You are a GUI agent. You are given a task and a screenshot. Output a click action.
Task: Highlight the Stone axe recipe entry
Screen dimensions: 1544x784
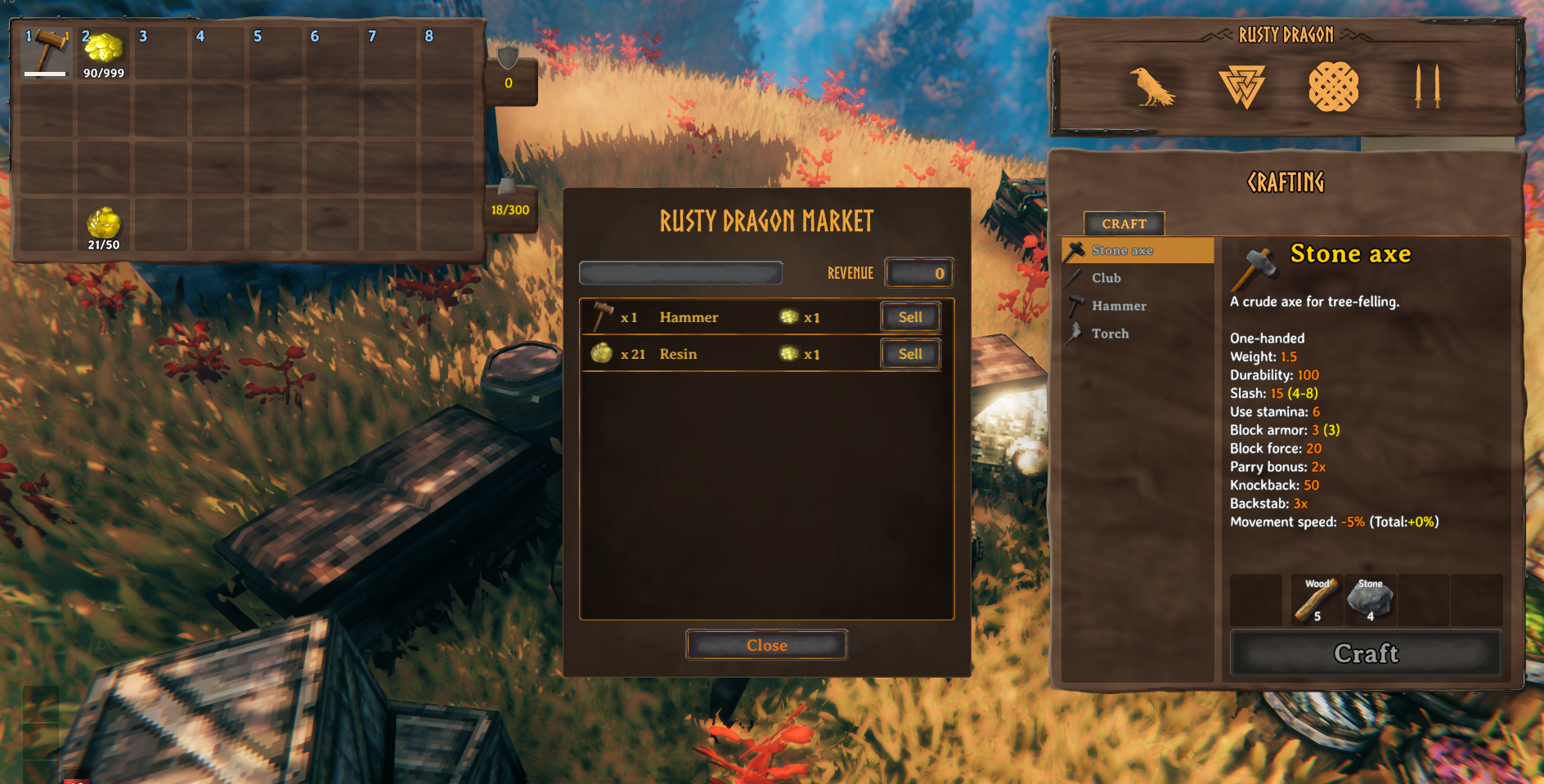(x=1122, y=250)
